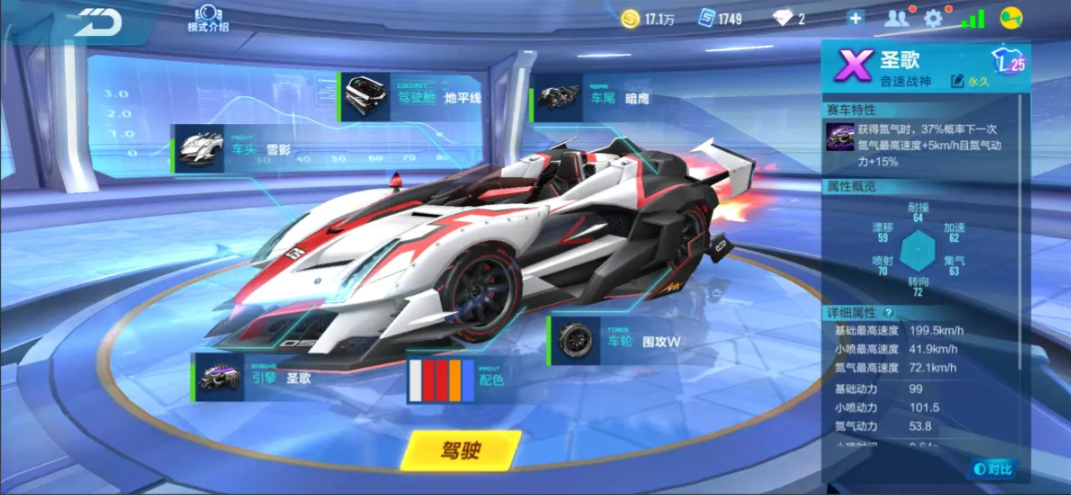Open the friends list icon

pyautogui.click(x=896, y=18)
